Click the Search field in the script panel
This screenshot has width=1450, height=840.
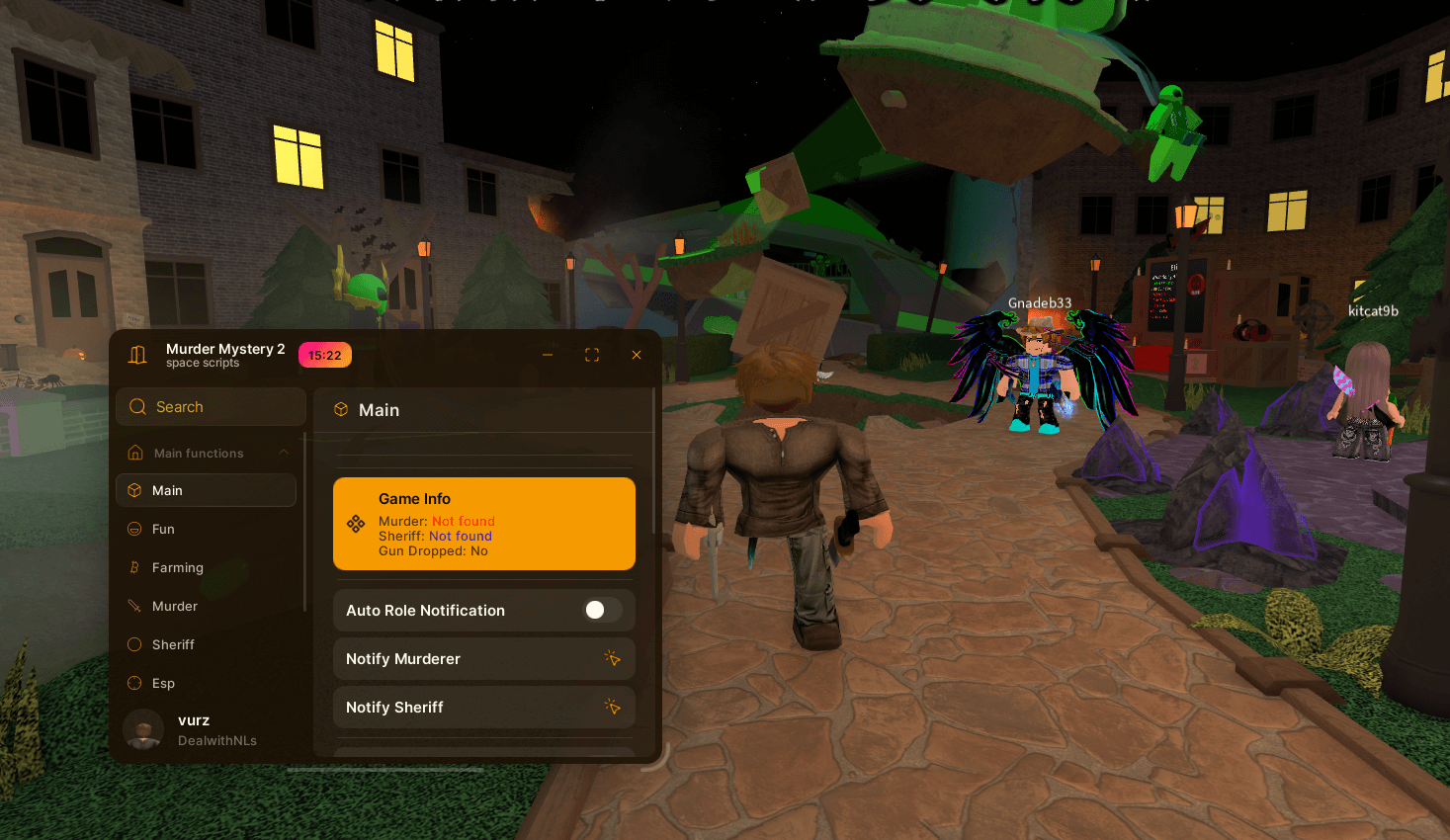(211, 407)
